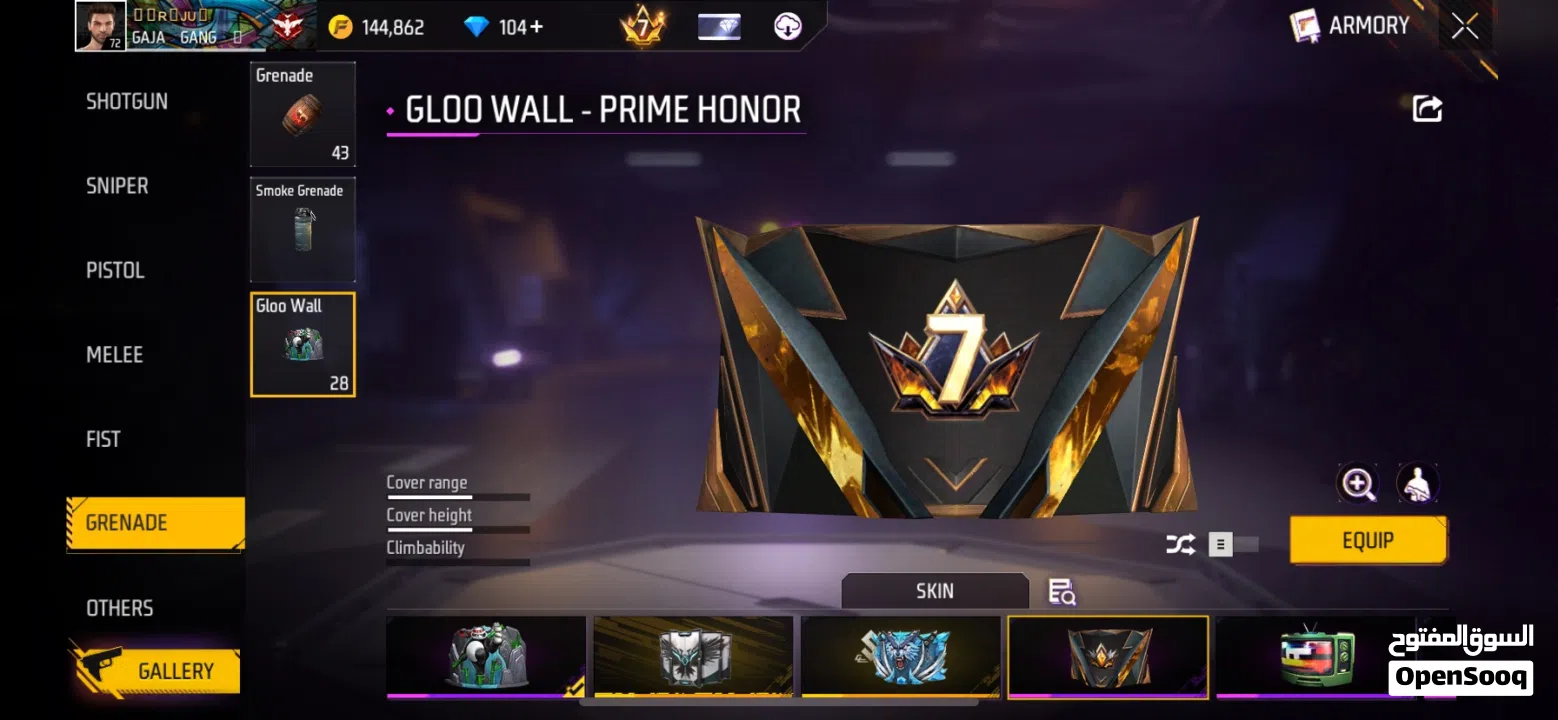
Task: Zoom in with the magnifier icon
Action: [1357, 485]
